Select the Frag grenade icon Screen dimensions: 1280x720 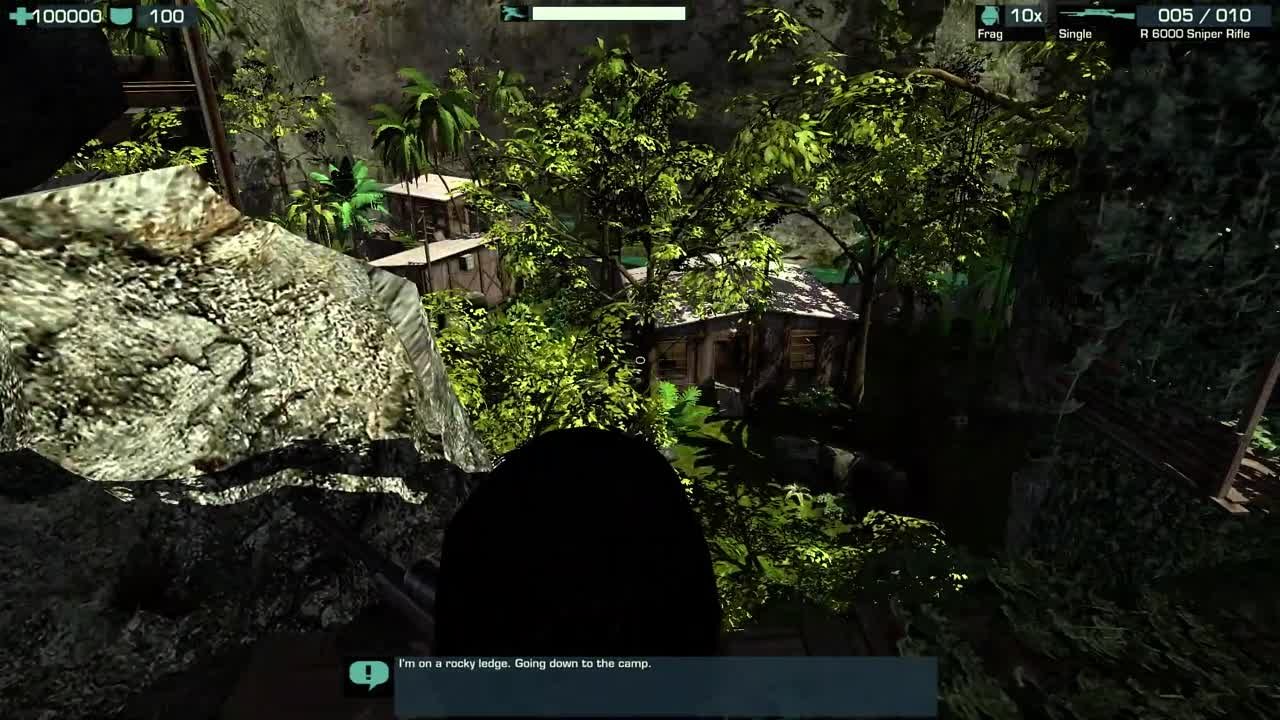[990, 15]
